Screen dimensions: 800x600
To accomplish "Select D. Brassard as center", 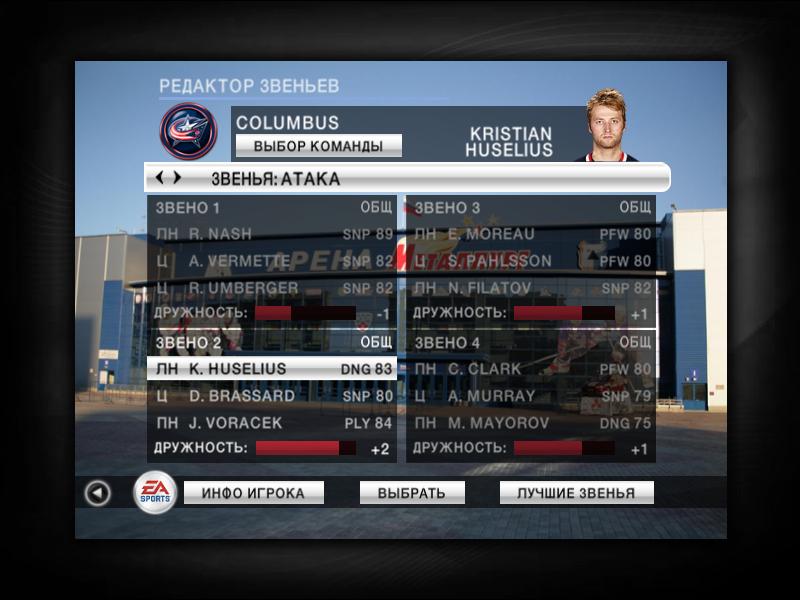I will pyautogui.click(x=271, y=396).
